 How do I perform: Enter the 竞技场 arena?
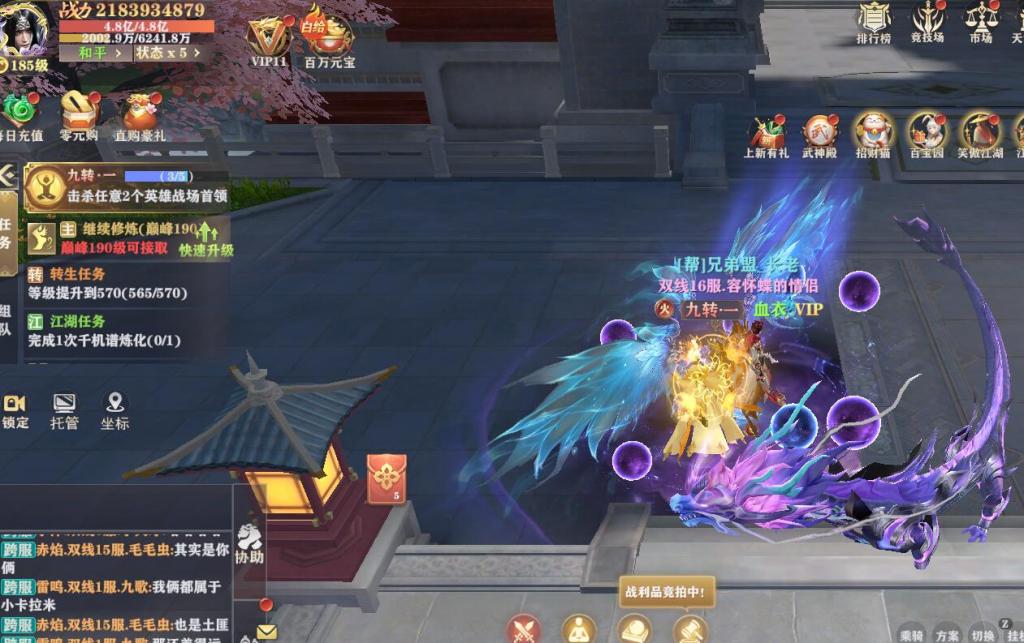coord(927,21)
